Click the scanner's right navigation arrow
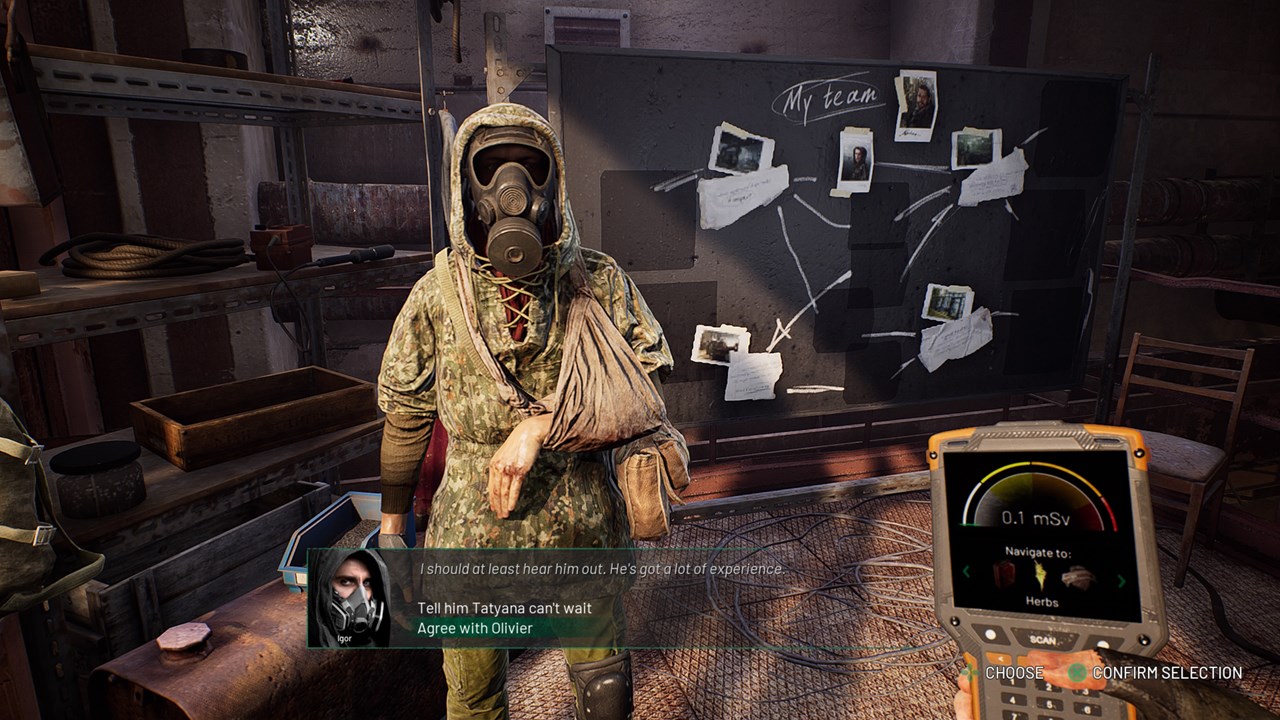Viewport: 1280px width, 720px height. click(x=1120, y=580)
